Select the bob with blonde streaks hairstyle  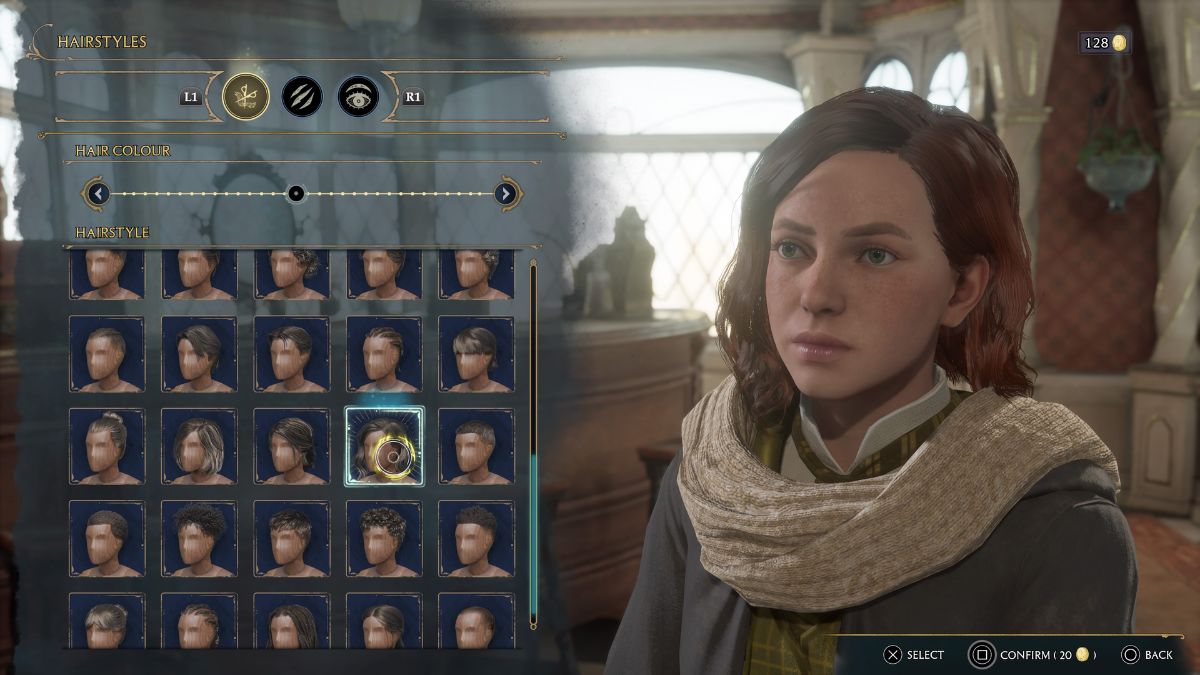click(199, 446)
